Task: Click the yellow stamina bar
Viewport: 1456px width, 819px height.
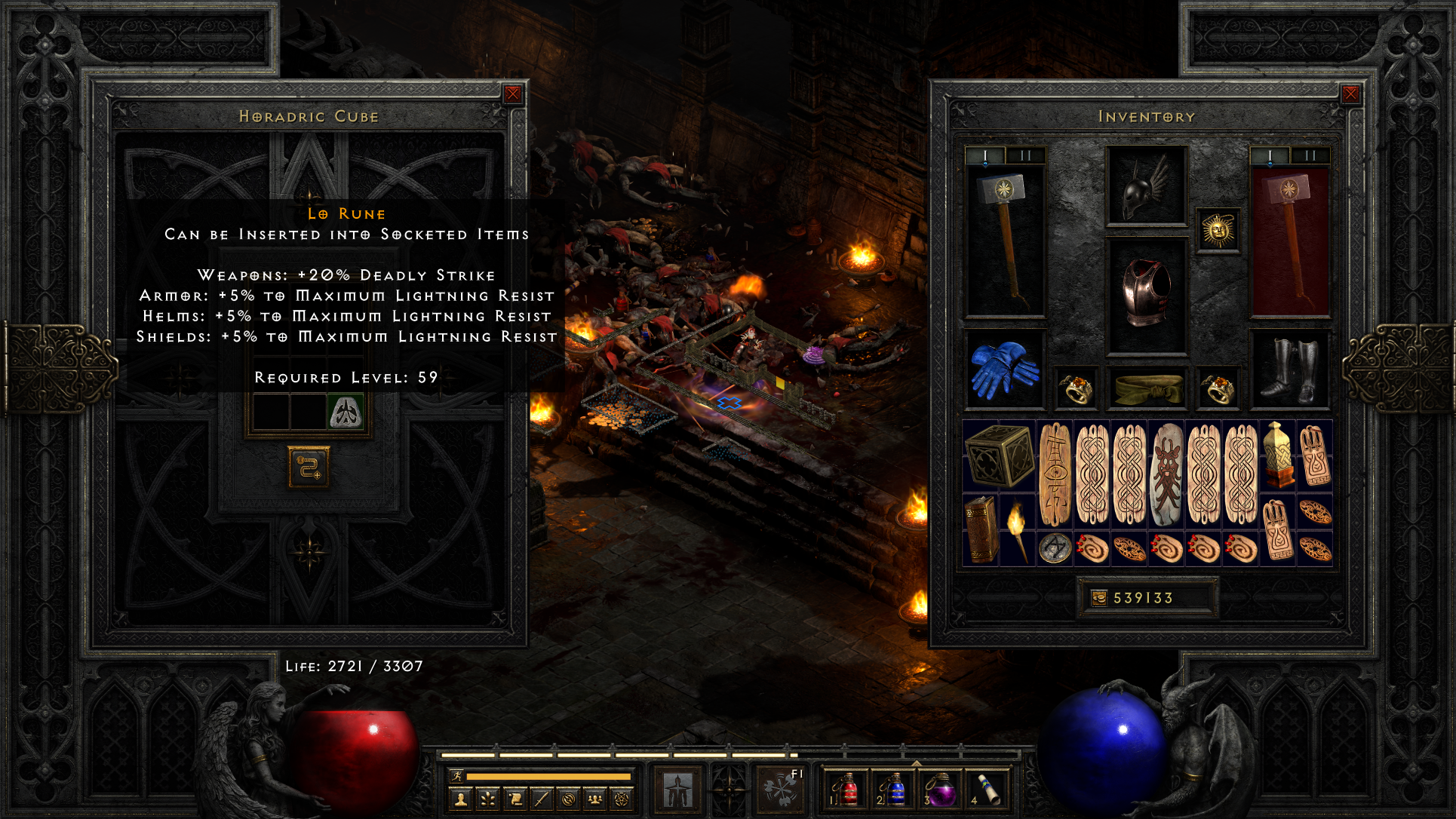Action: tap(549, 778)
